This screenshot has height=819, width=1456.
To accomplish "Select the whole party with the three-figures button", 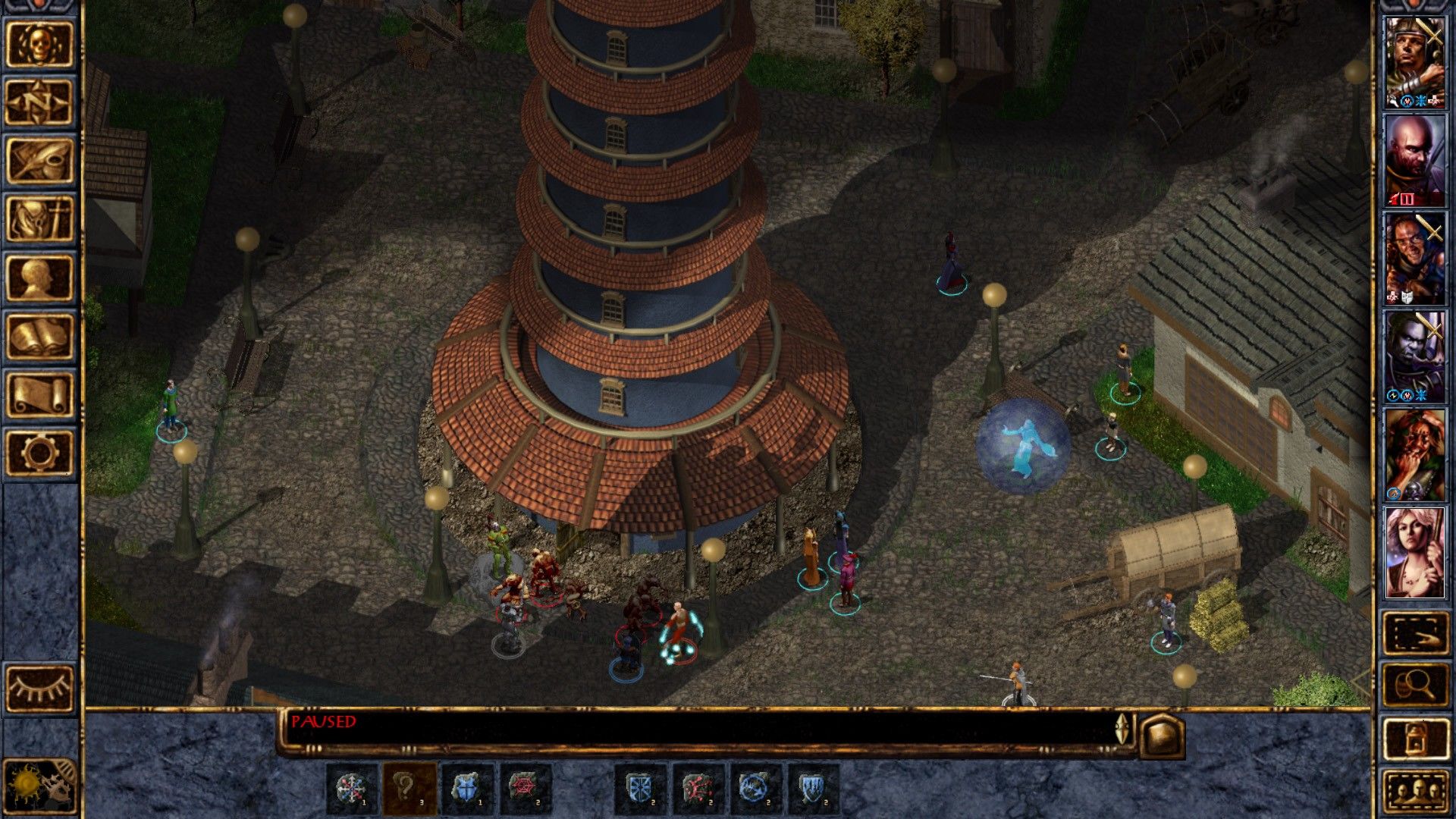I will tap(1415, 792).
